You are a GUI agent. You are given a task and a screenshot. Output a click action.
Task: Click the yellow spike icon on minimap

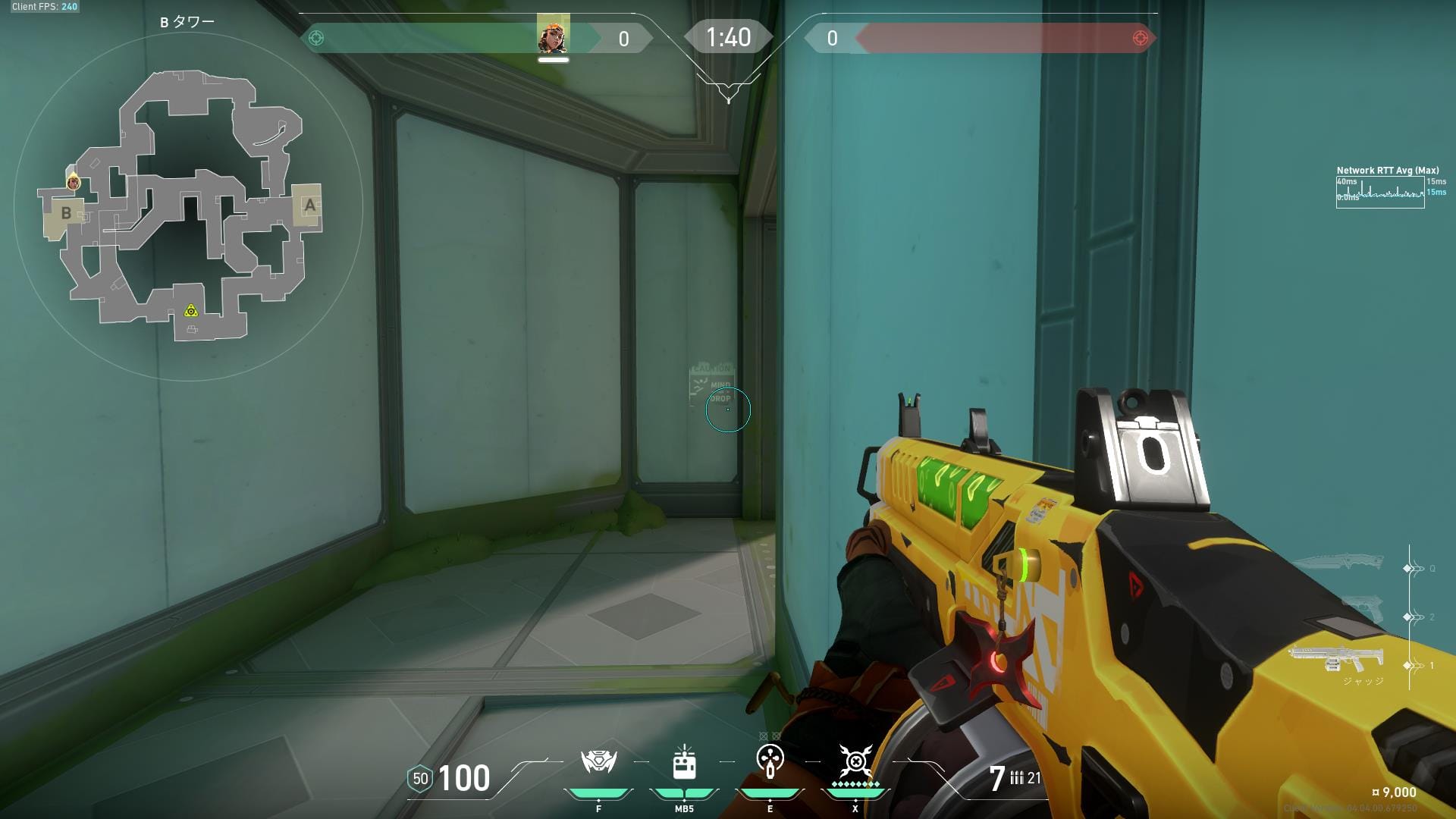click(191, 310)
